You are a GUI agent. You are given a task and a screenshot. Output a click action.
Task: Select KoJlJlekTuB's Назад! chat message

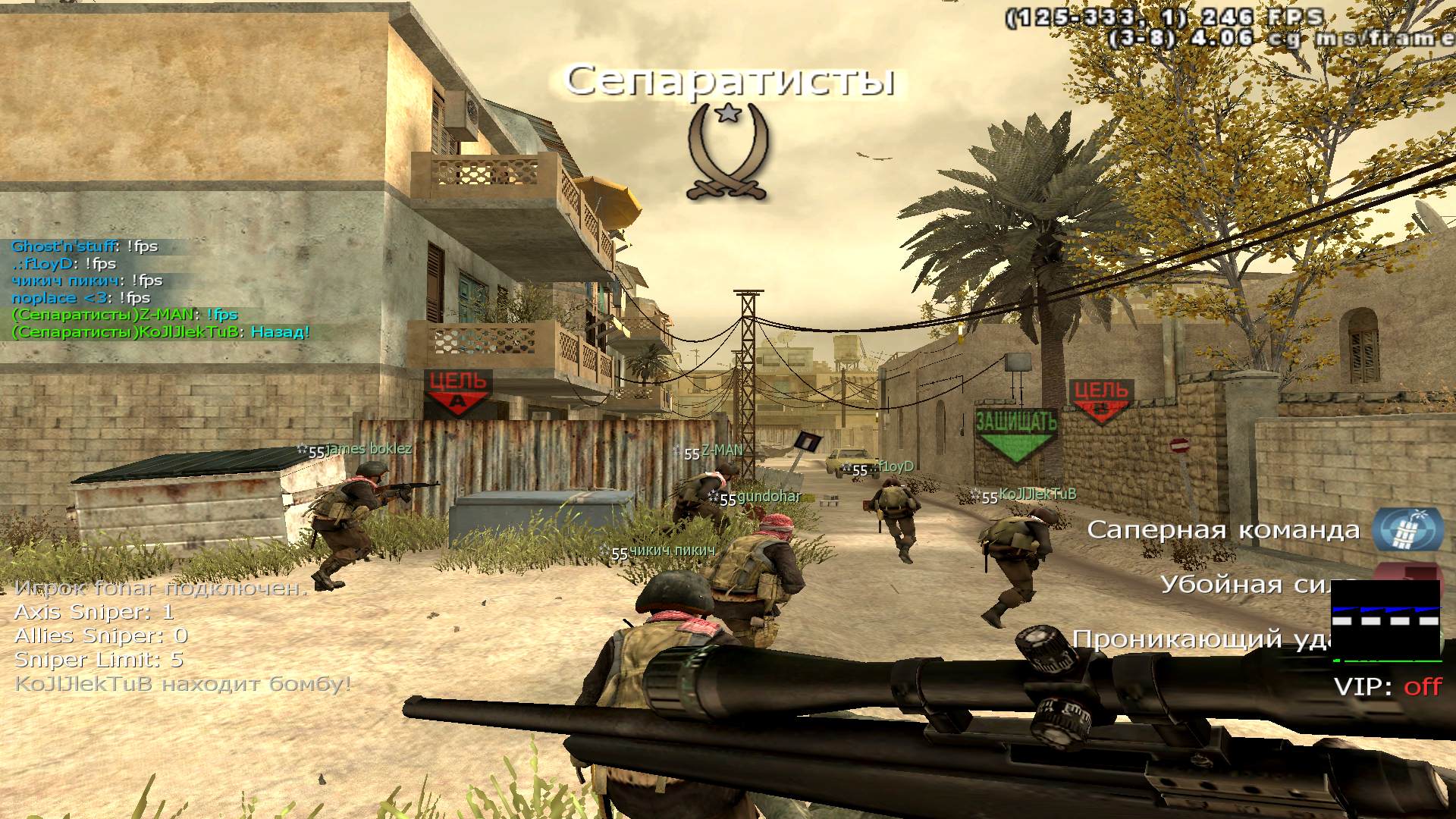(x=161, y=332)
